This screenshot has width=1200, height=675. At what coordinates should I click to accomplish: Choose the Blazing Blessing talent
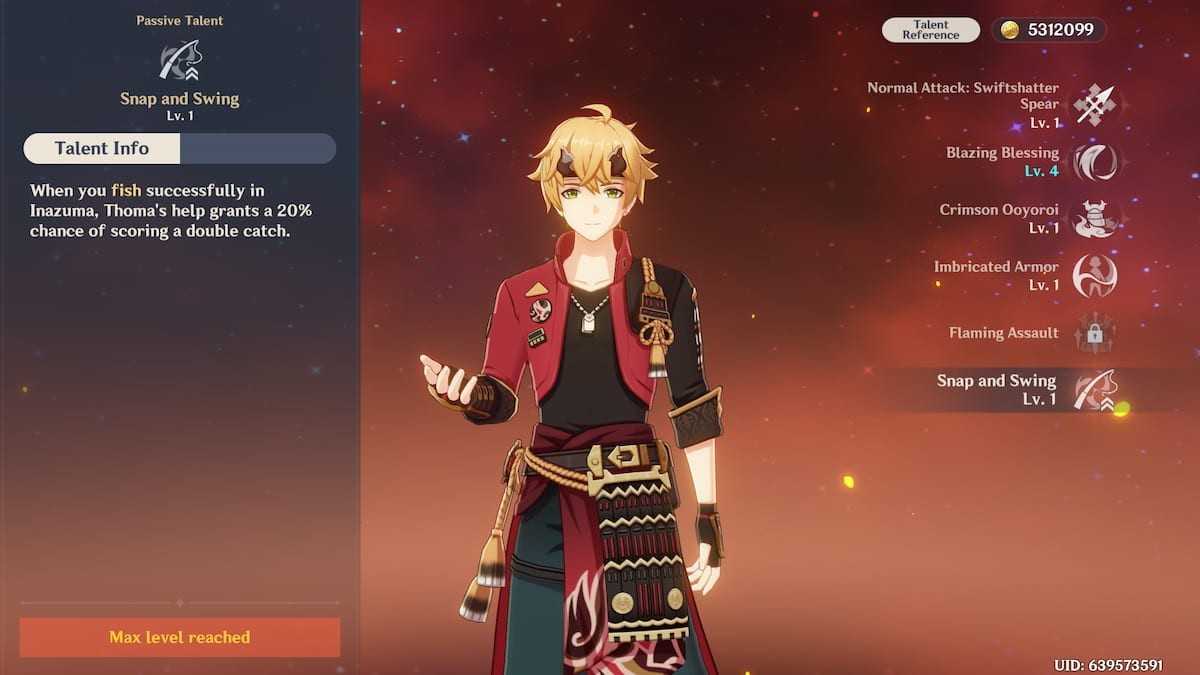[1094, 162]
